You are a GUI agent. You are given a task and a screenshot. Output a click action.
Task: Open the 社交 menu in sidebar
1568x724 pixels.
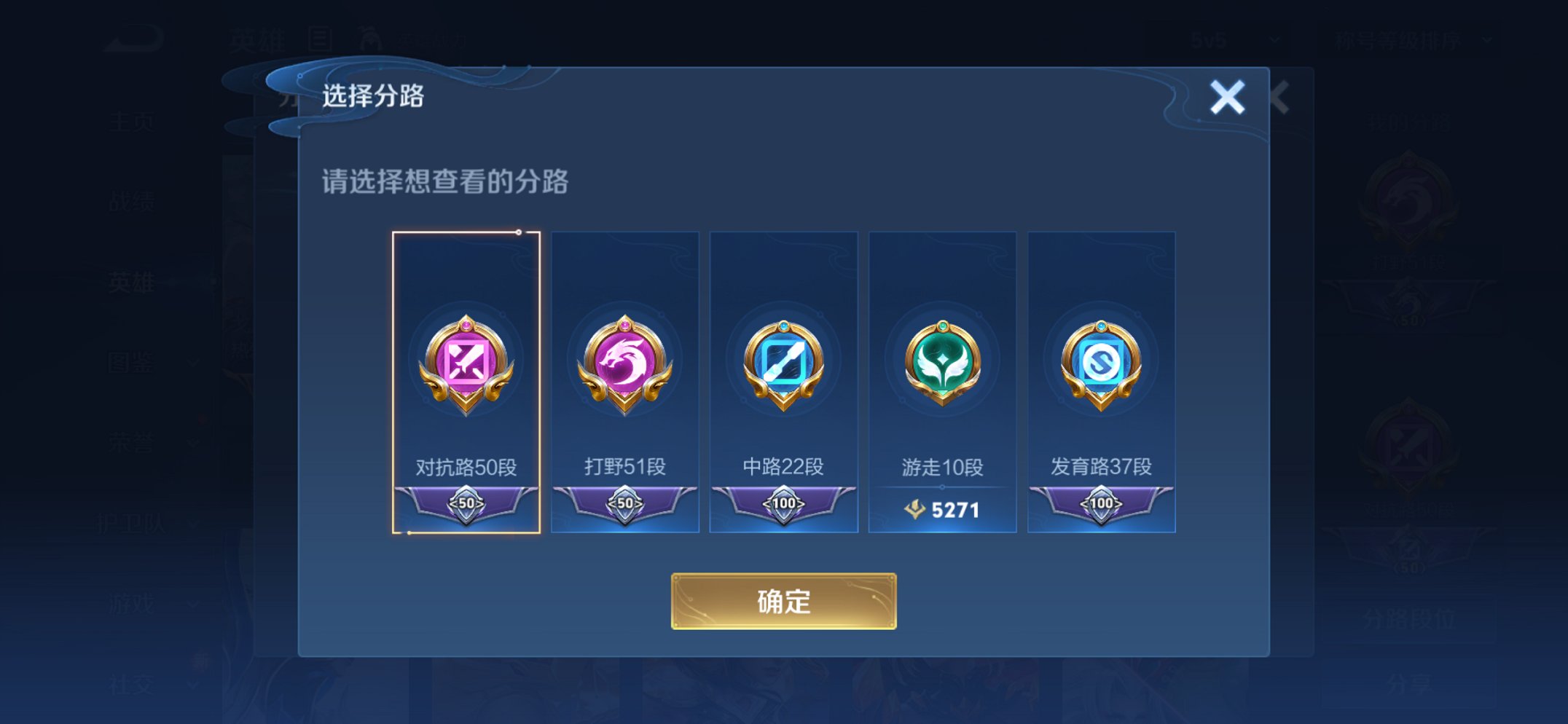131,685
